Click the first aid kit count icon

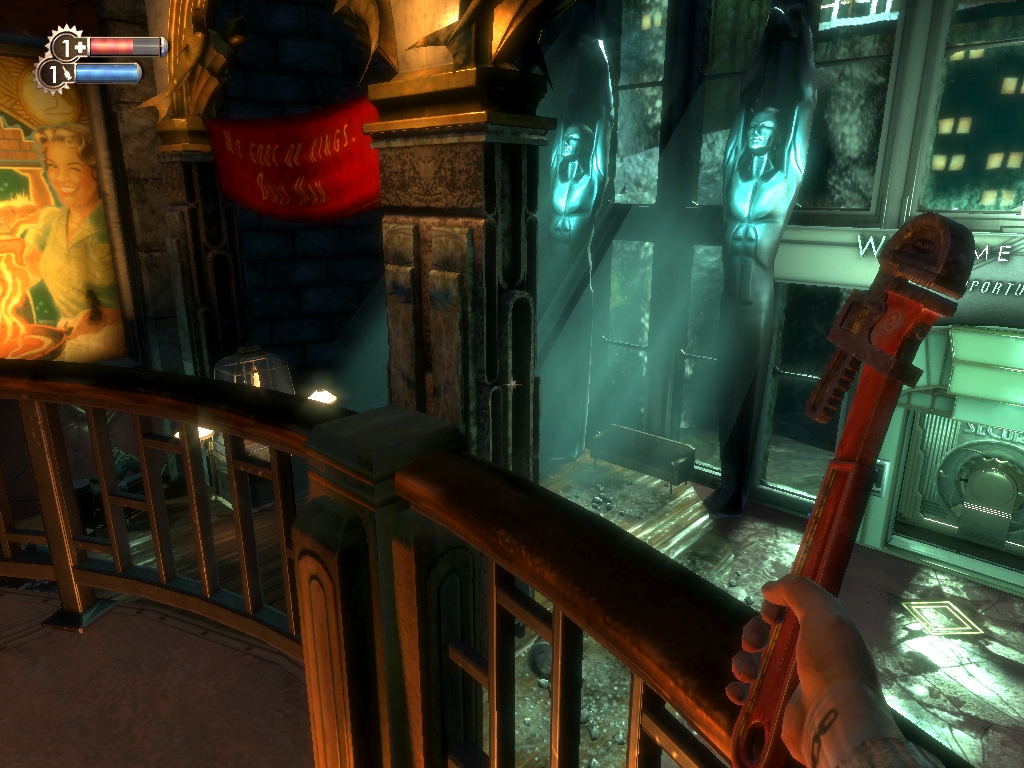68,46
